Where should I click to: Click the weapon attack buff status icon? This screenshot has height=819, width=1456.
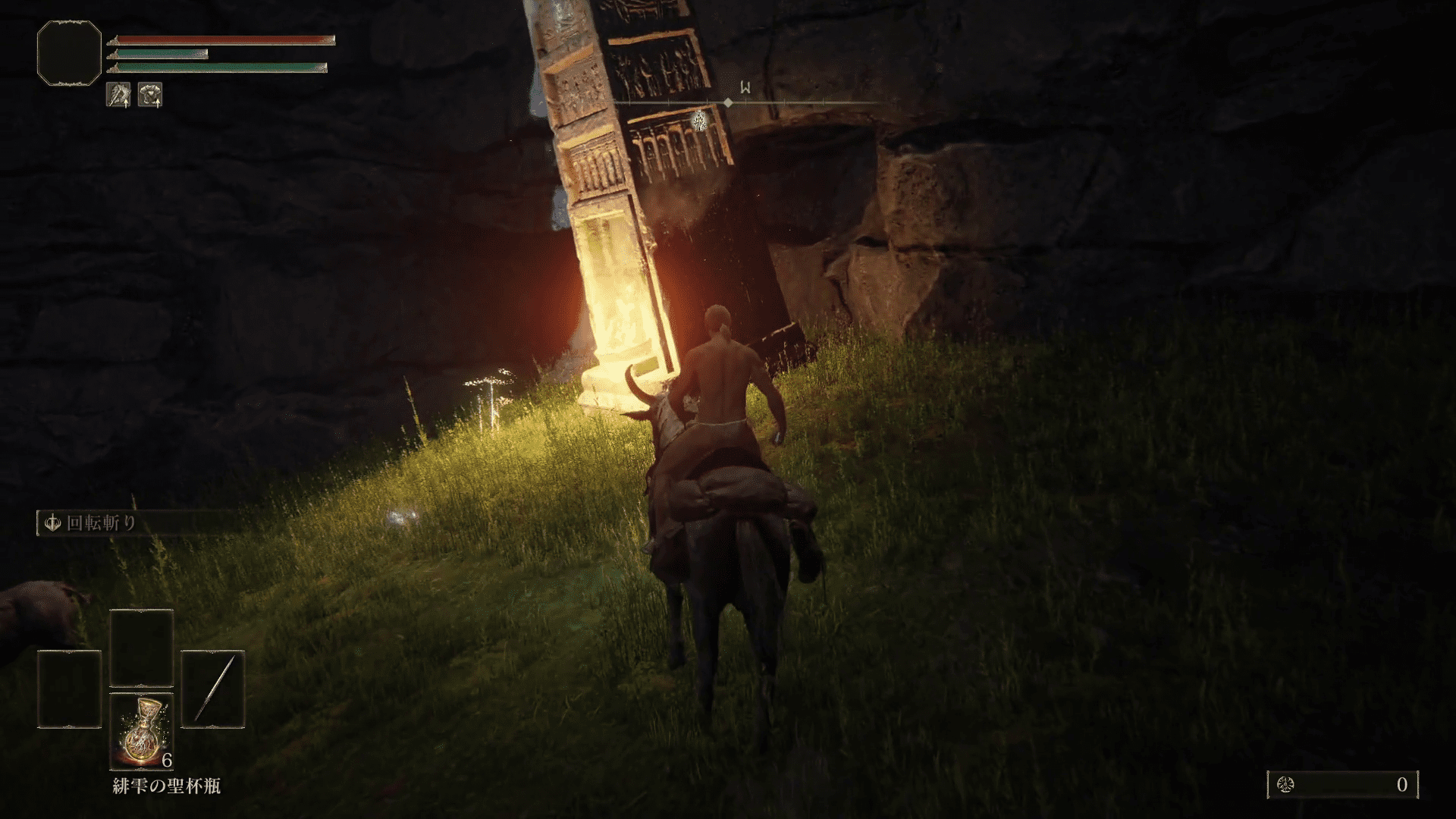click(x=118, y=95)
